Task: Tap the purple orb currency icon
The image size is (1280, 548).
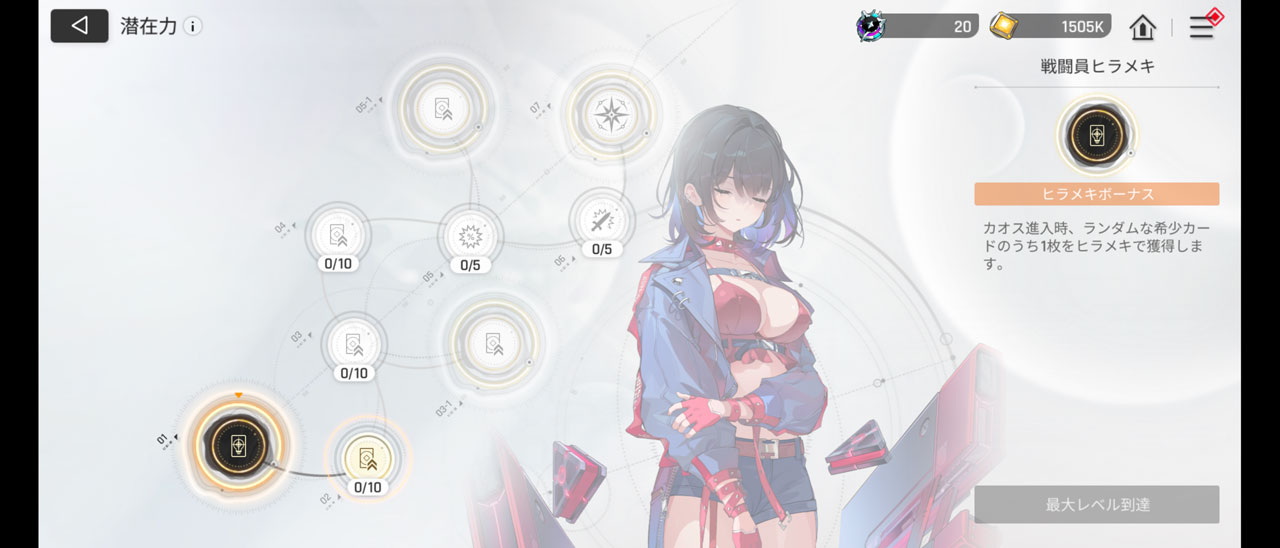Action: (x=871, y=27)
